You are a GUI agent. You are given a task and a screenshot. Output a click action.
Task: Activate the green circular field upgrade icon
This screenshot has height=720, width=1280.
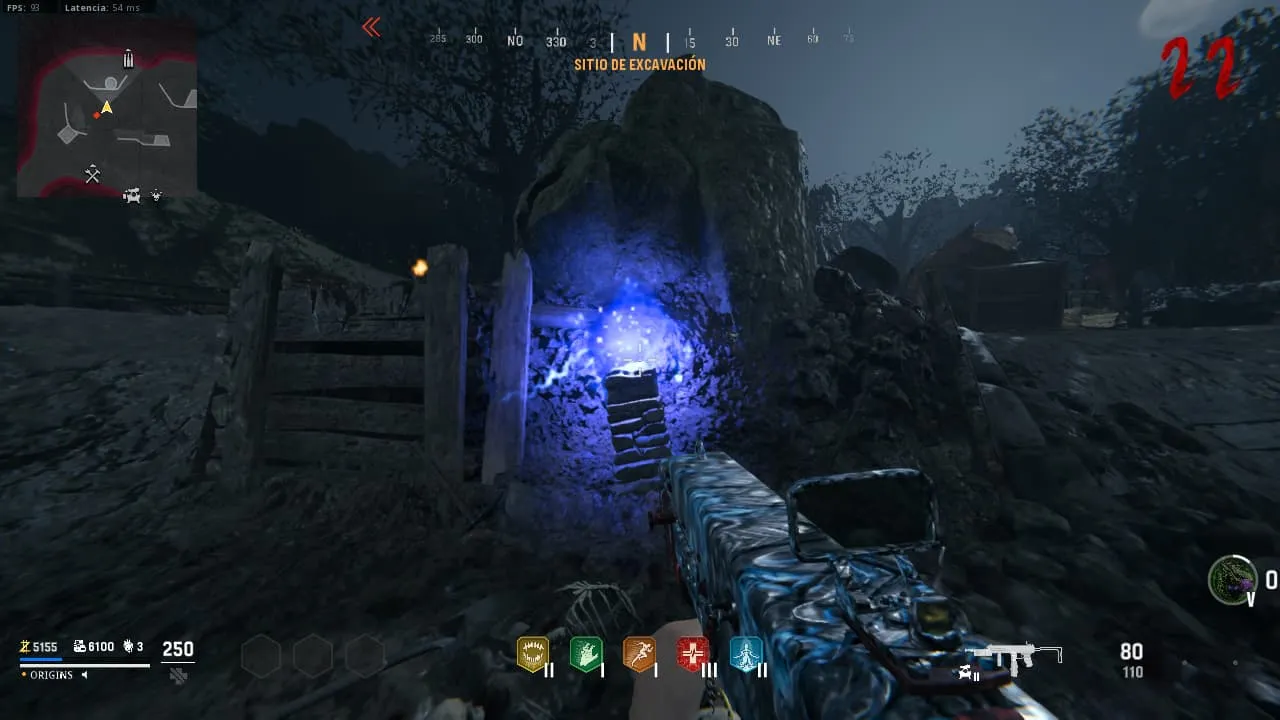1232,580
